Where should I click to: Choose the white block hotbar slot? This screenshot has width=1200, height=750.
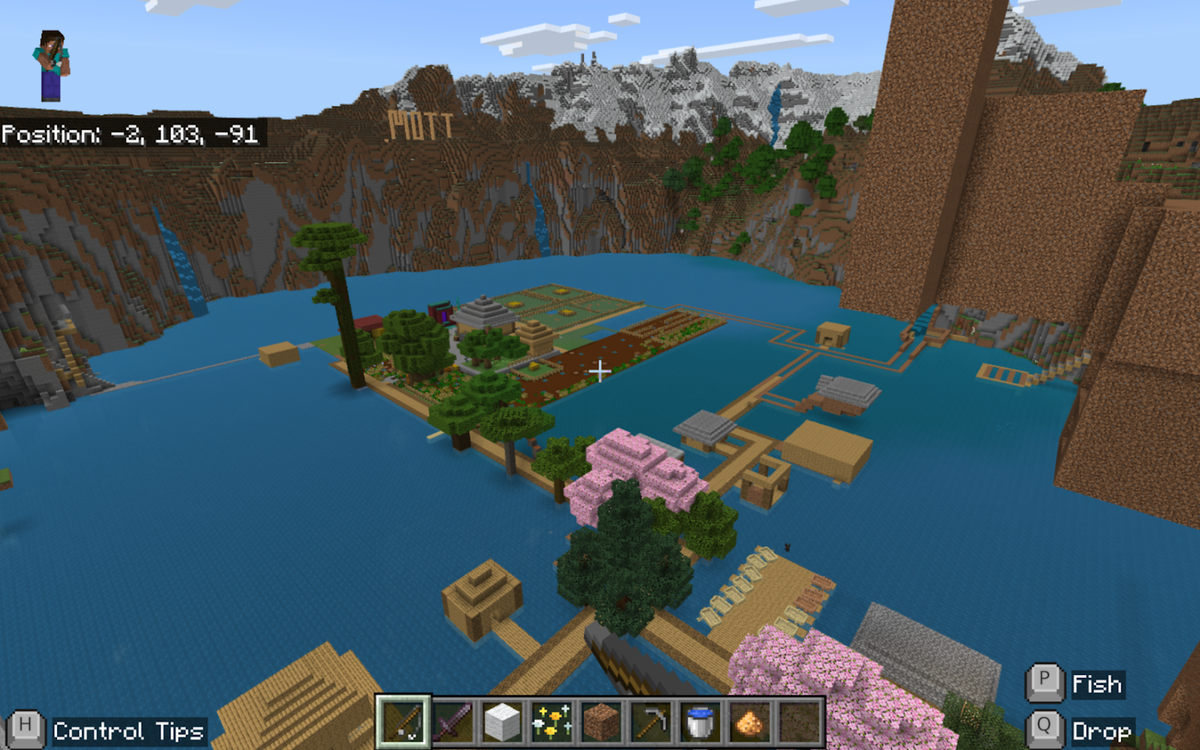click(503, 721)
